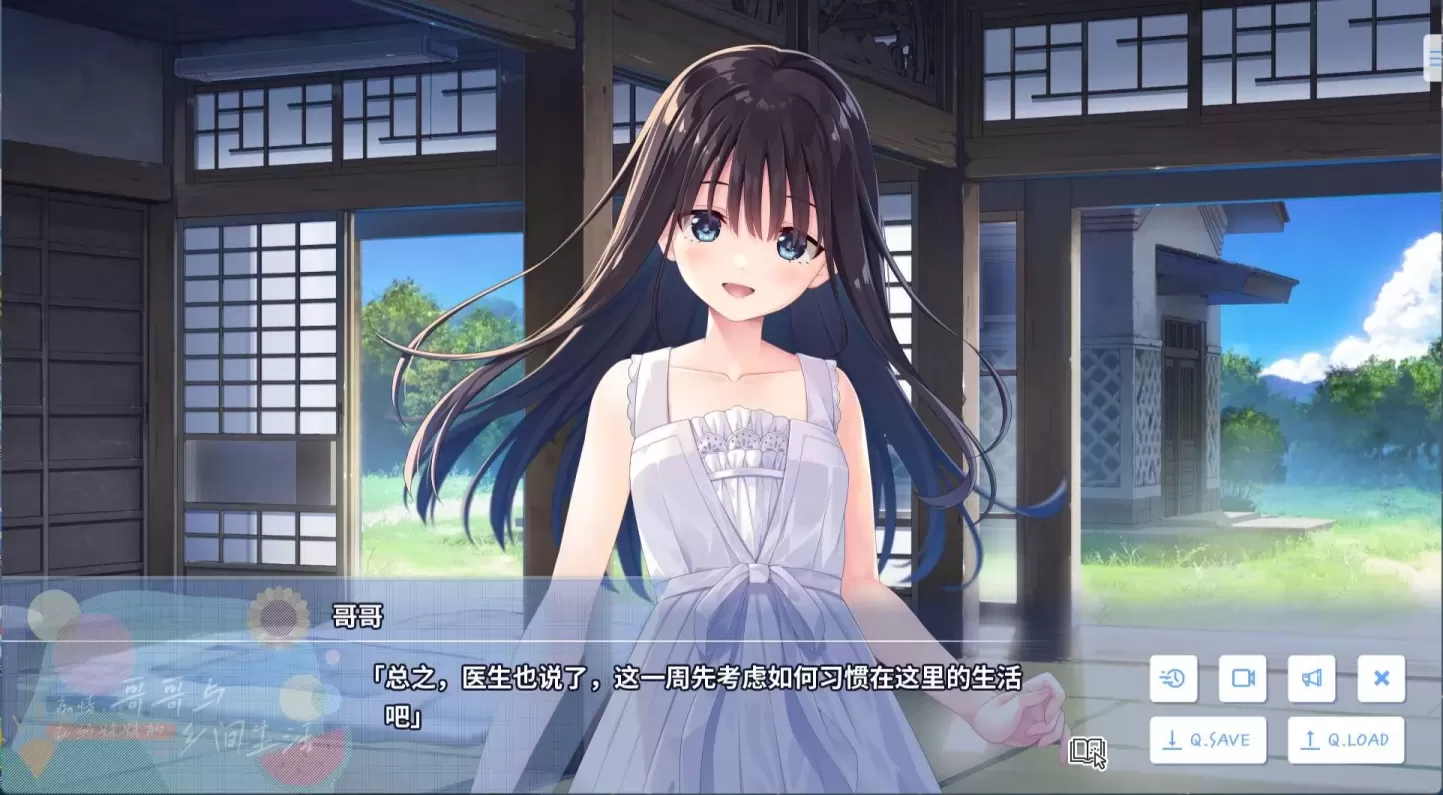Replay the voice line with the megaphone icon
Image resolution: width=1443 pixels, height=795 pixels.
coord(1312,679)
